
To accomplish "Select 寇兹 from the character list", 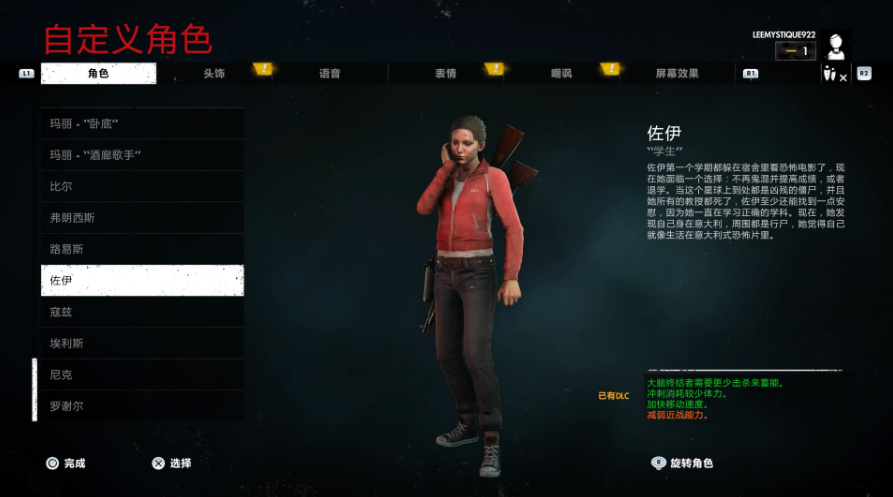I will pyautogui.click(x=142, y=312).
